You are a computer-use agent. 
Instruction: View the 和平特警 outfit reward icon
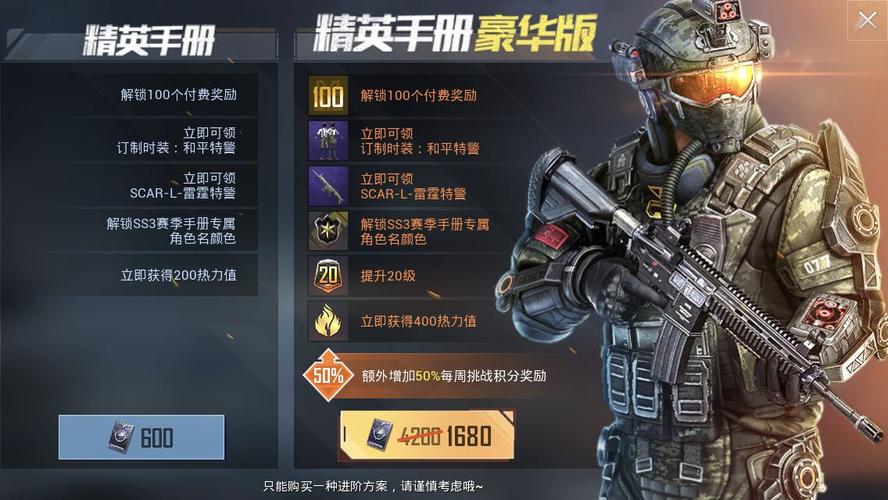(327, 141)
